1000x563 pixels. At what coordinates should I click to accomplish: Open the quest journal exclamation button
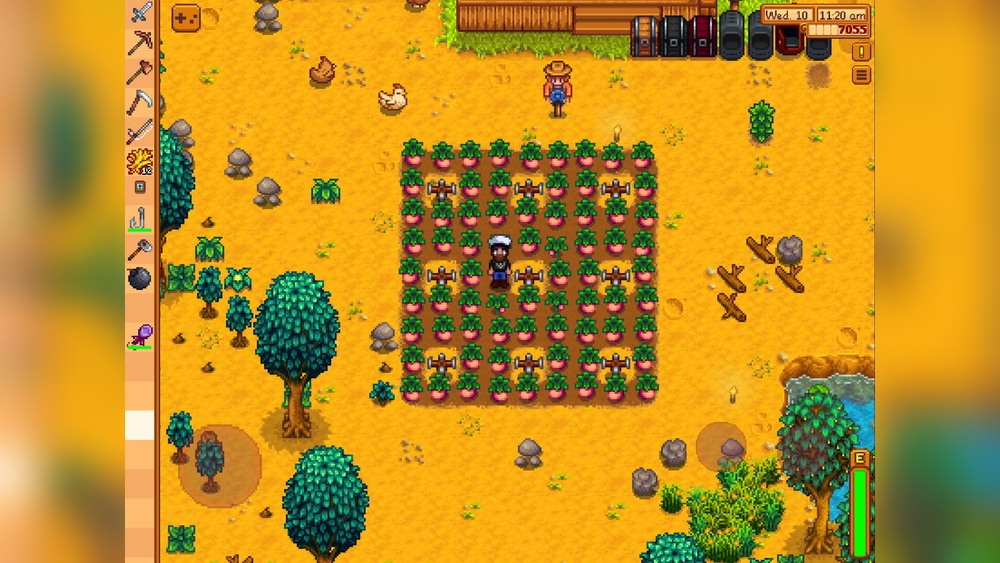tap(861, 52)
